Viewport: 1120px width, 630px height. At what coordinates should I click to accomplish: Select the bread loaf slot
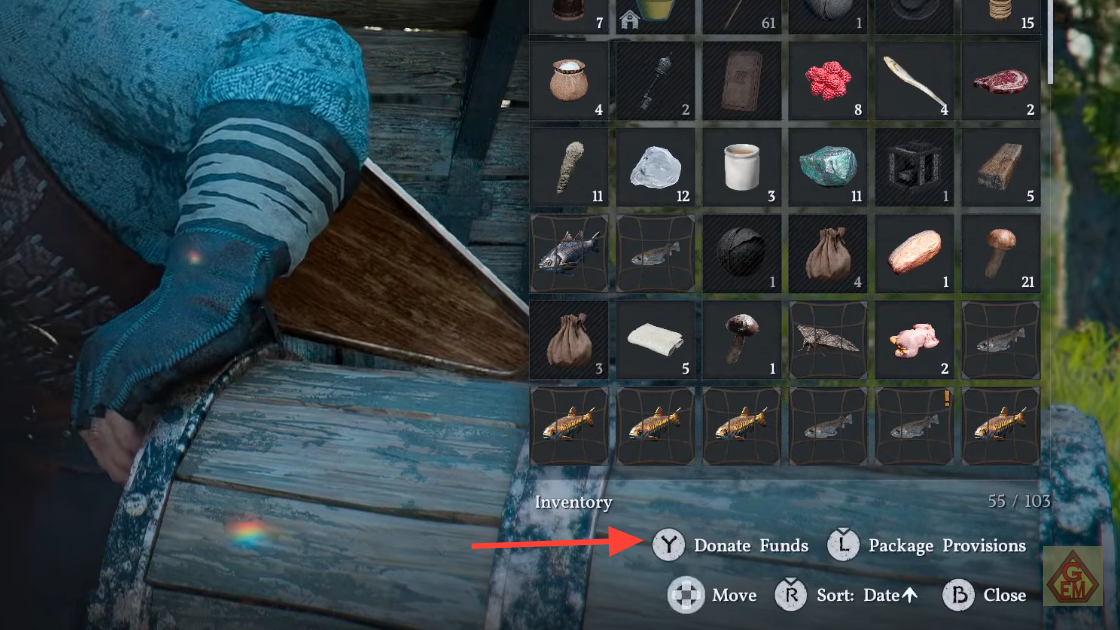click(x=915, y=254)
